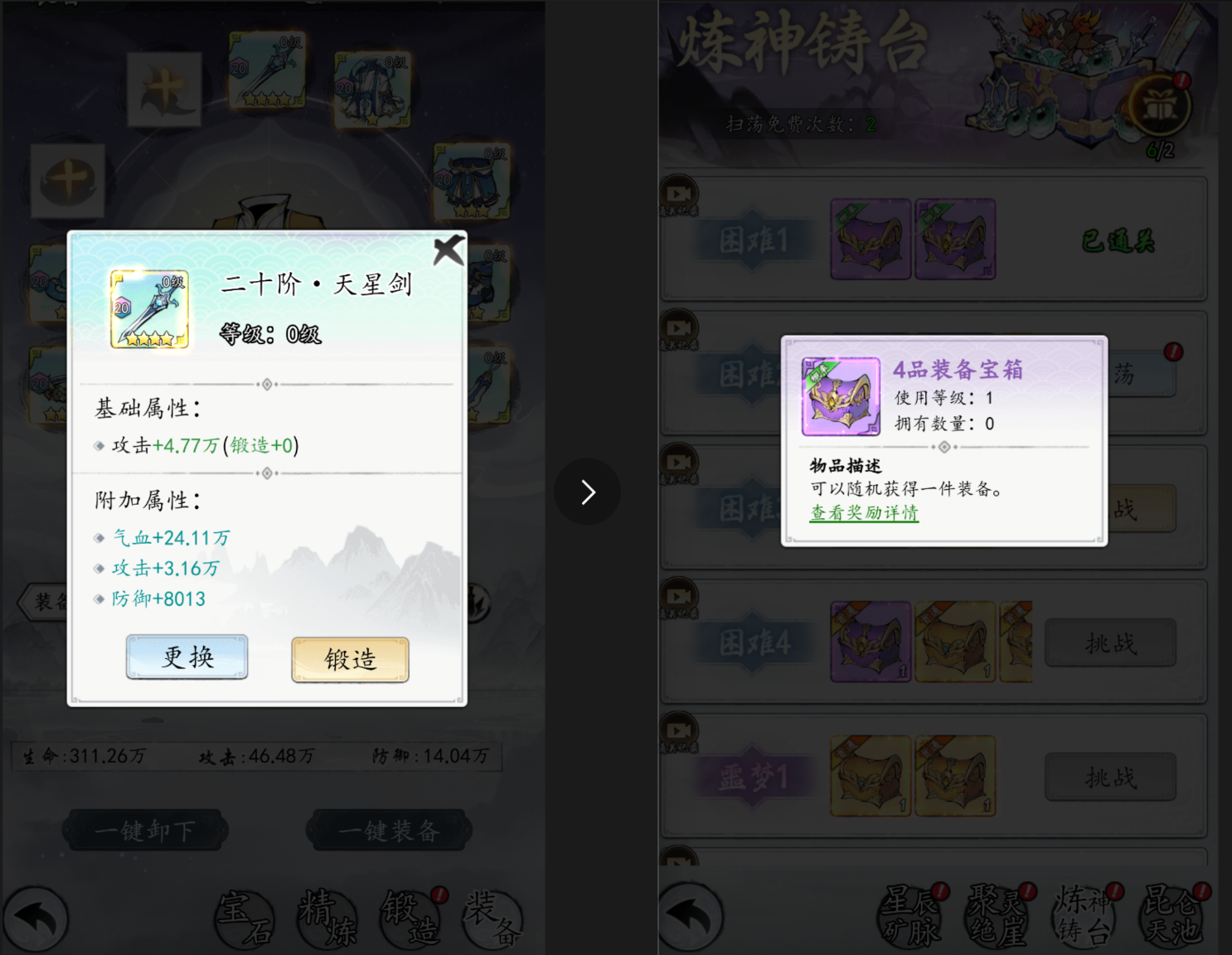Image resolution: width=1232 pixels, height=955 pixels.
Task: Expand the right arrow chevron between panels
Action: 588,492
